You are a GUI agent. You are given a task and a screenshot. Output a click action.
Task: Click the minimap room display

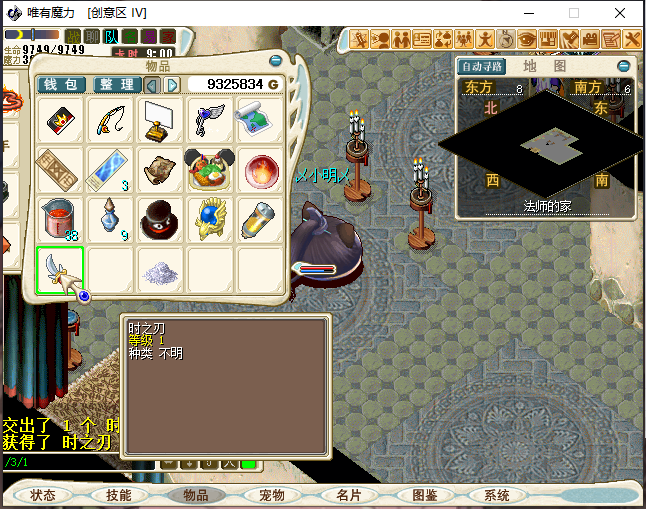pyautogui.click(x=546, y=143)
